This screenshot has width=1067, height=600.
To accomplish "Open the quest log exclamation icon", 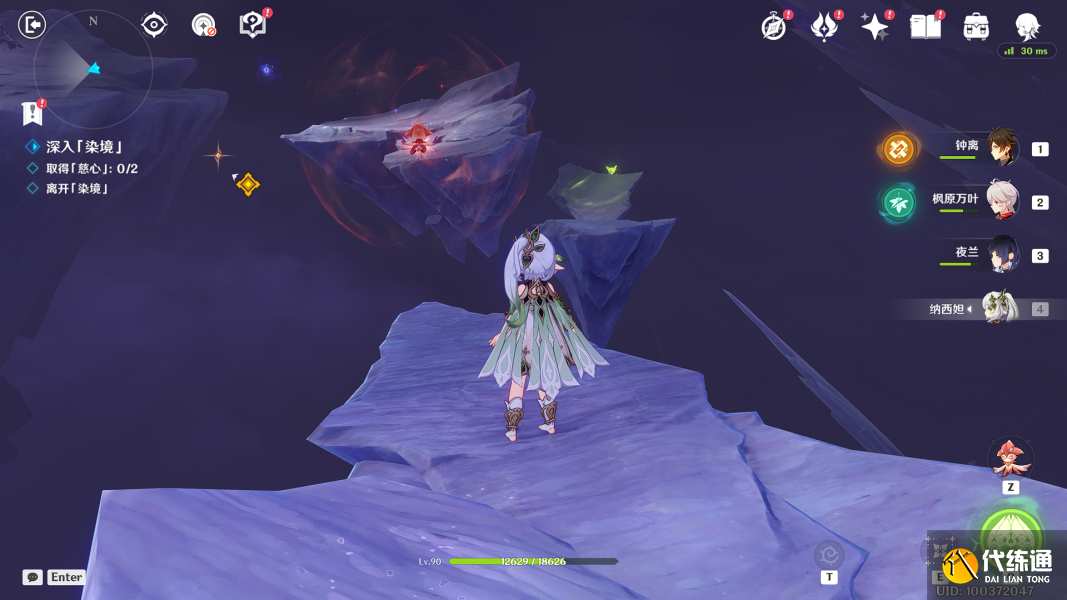I will pos(33,112).
